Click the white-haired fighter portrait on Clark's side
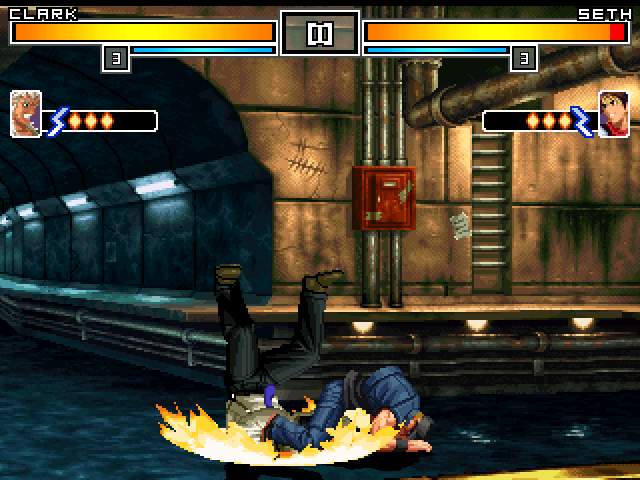Screen dimensions: 640x480 click(x=25, y=114)
